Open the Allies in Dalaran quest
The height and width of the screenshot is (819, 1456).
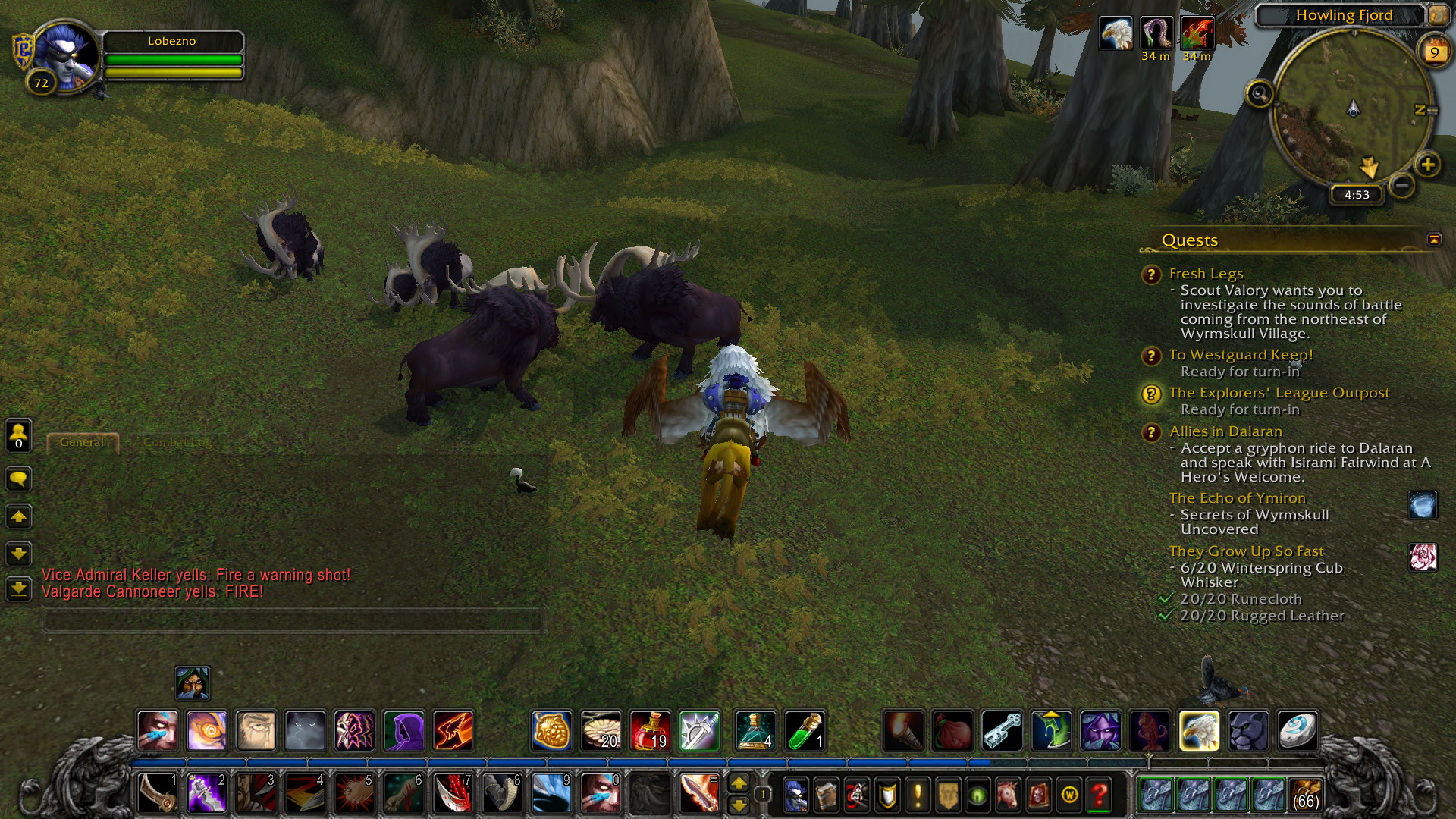[x=1225, y=431]
